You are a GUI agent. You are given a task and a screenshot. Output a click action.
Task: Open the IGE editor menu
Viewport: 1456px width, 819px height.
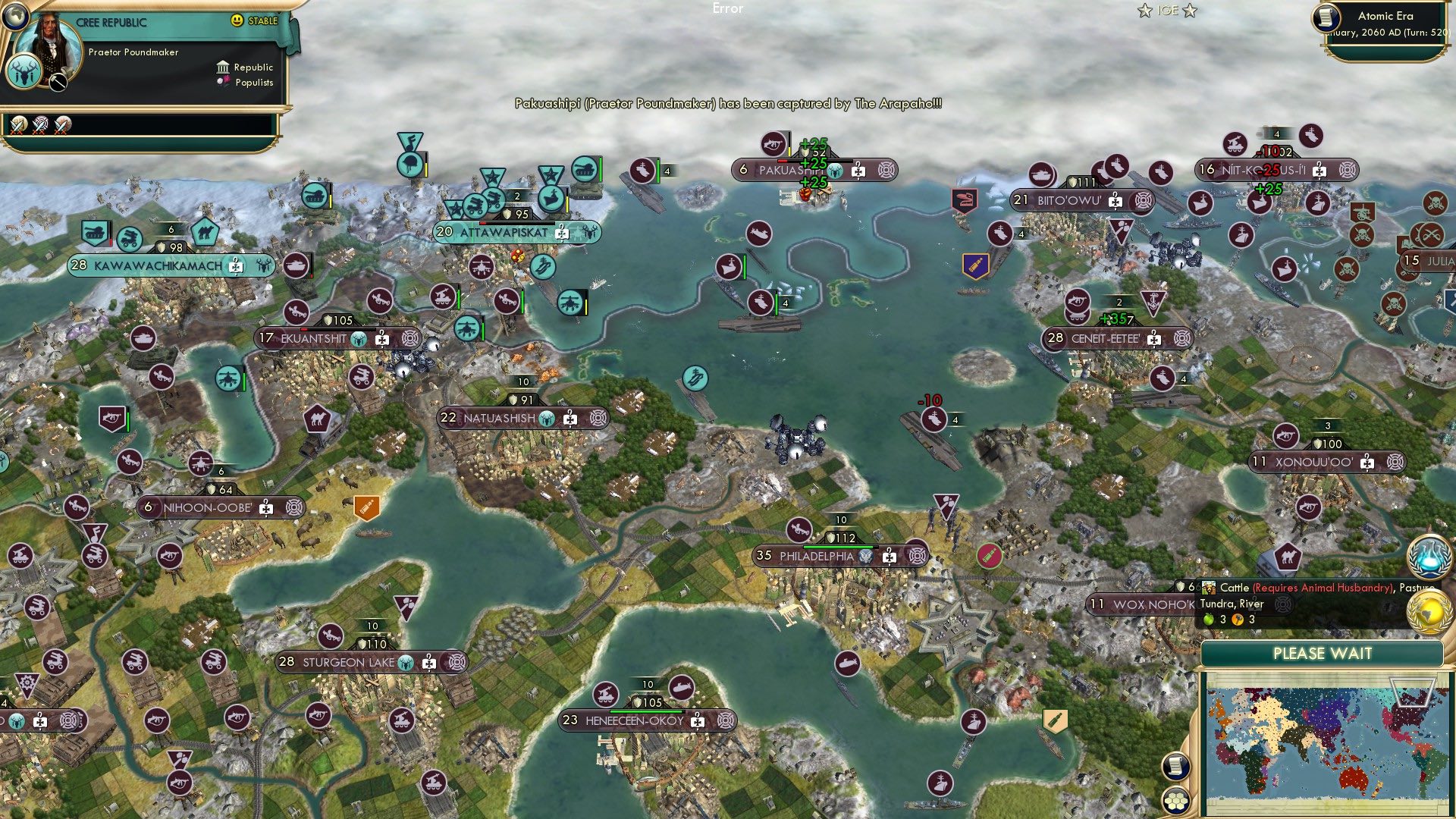tap(1166, 11)
